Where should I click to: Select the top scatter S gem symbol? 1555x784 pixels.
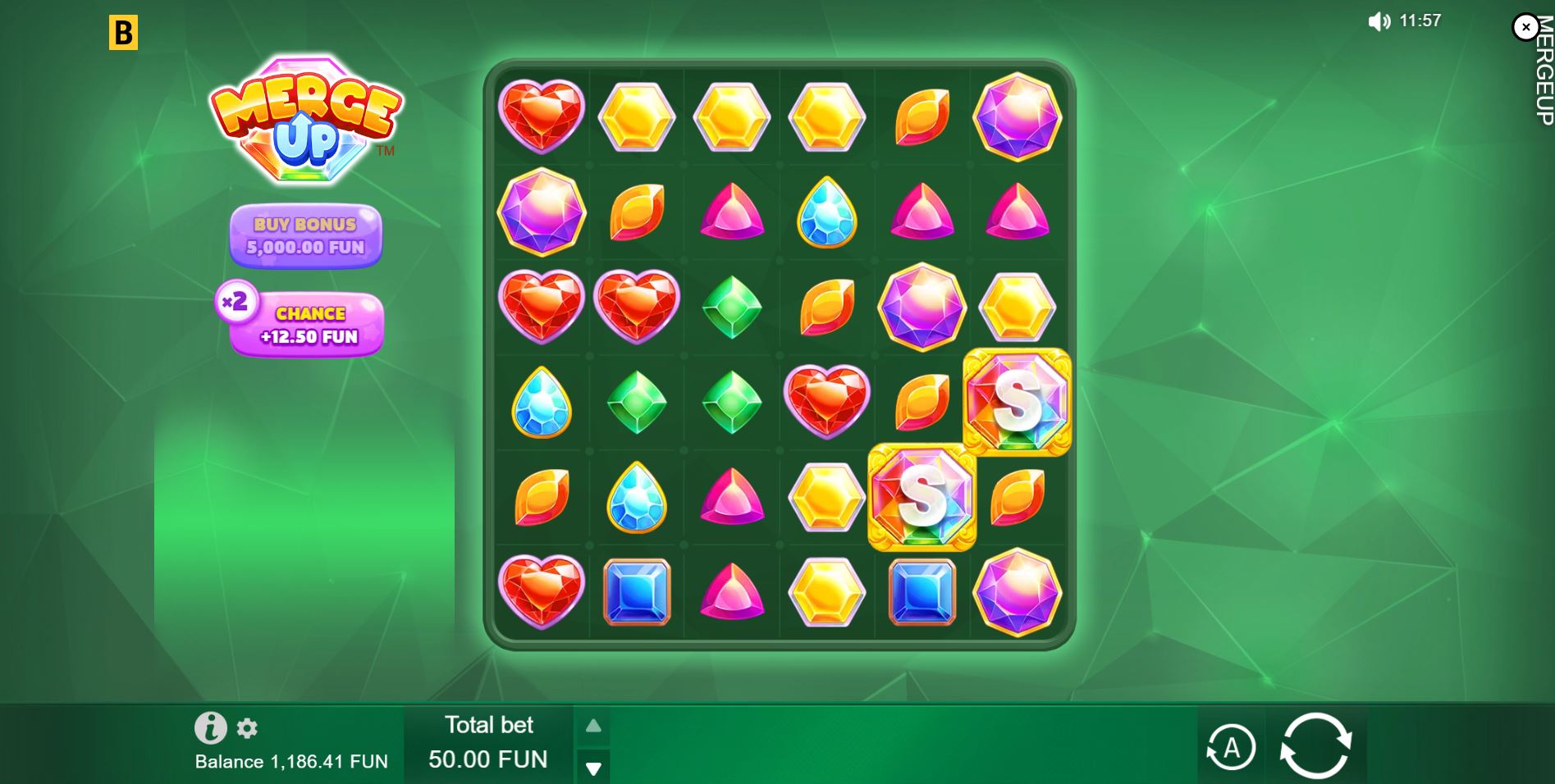click(x=1018, y=401)
